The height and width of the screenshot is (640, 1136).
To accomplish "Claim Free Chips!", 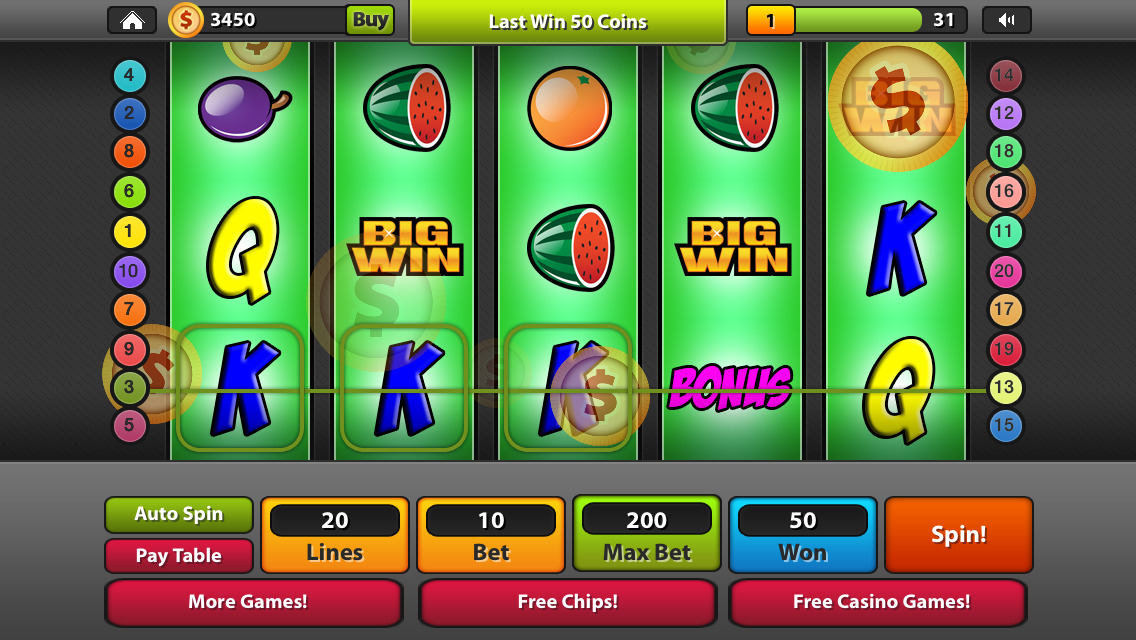I will click(567, 602).
